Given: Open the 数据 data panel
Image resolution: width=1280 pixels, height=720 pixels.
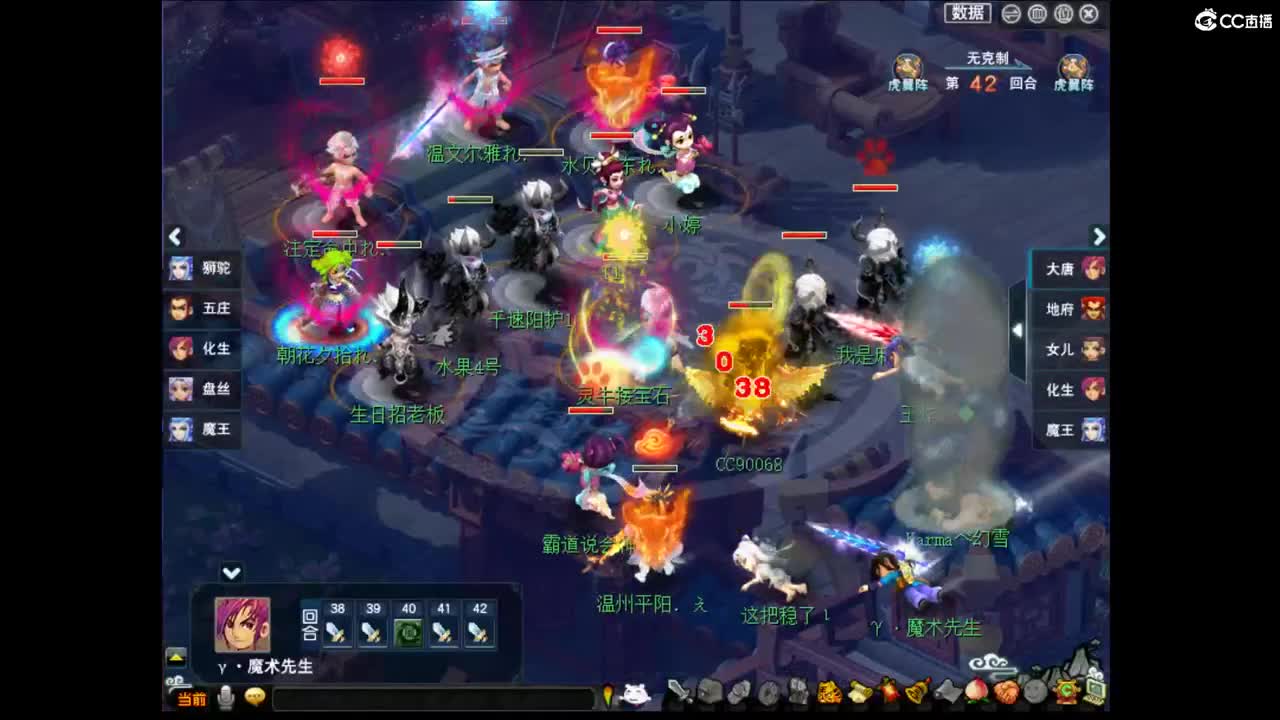Looking at the screenshot, I should 966,13.
